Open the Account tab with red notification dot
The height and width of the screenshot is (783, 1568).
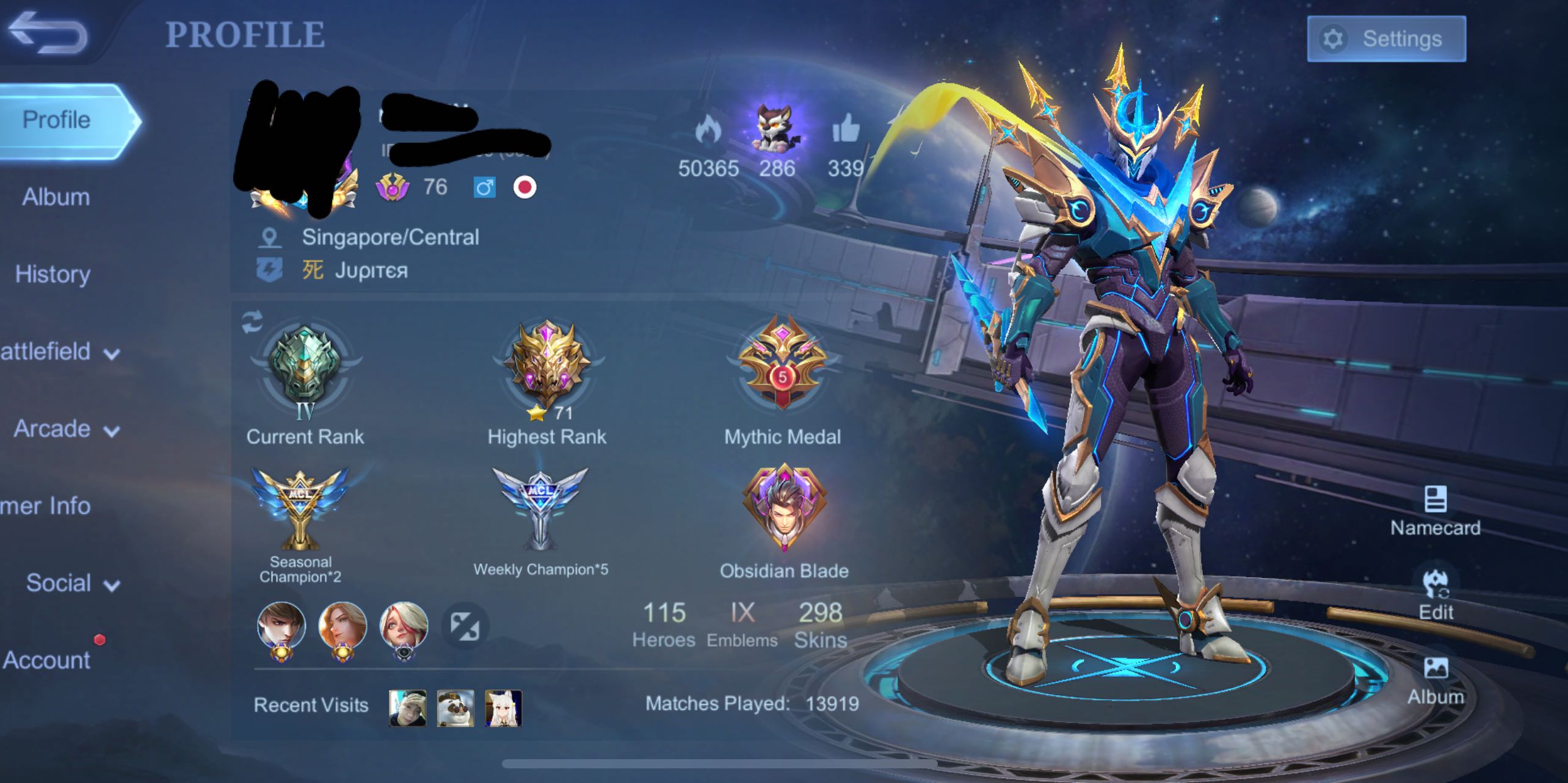coord(46,659)
